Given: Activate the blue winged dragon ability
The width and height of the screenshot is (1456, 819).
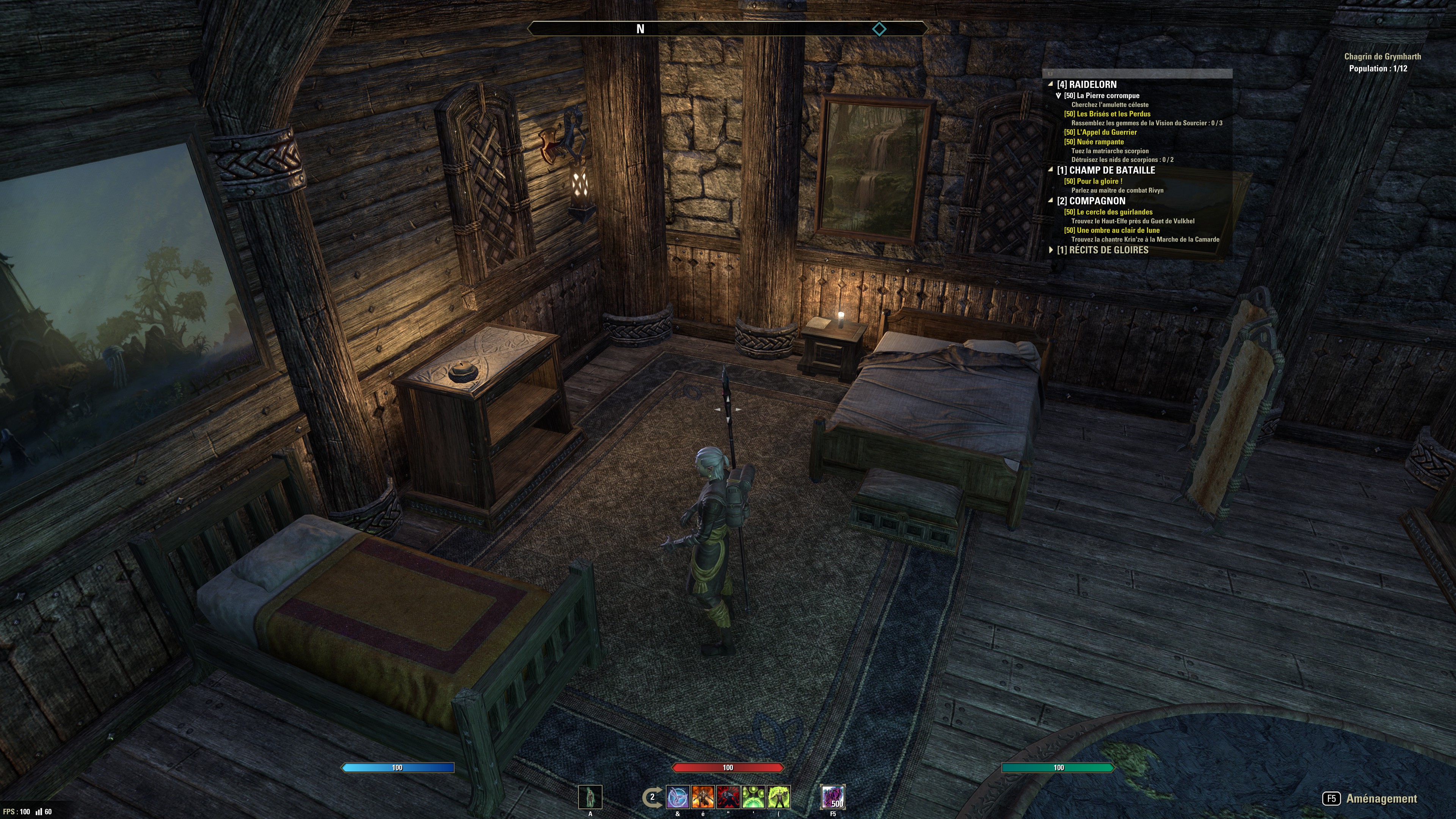Looking at the screenshot, I should tap(678, 797).
